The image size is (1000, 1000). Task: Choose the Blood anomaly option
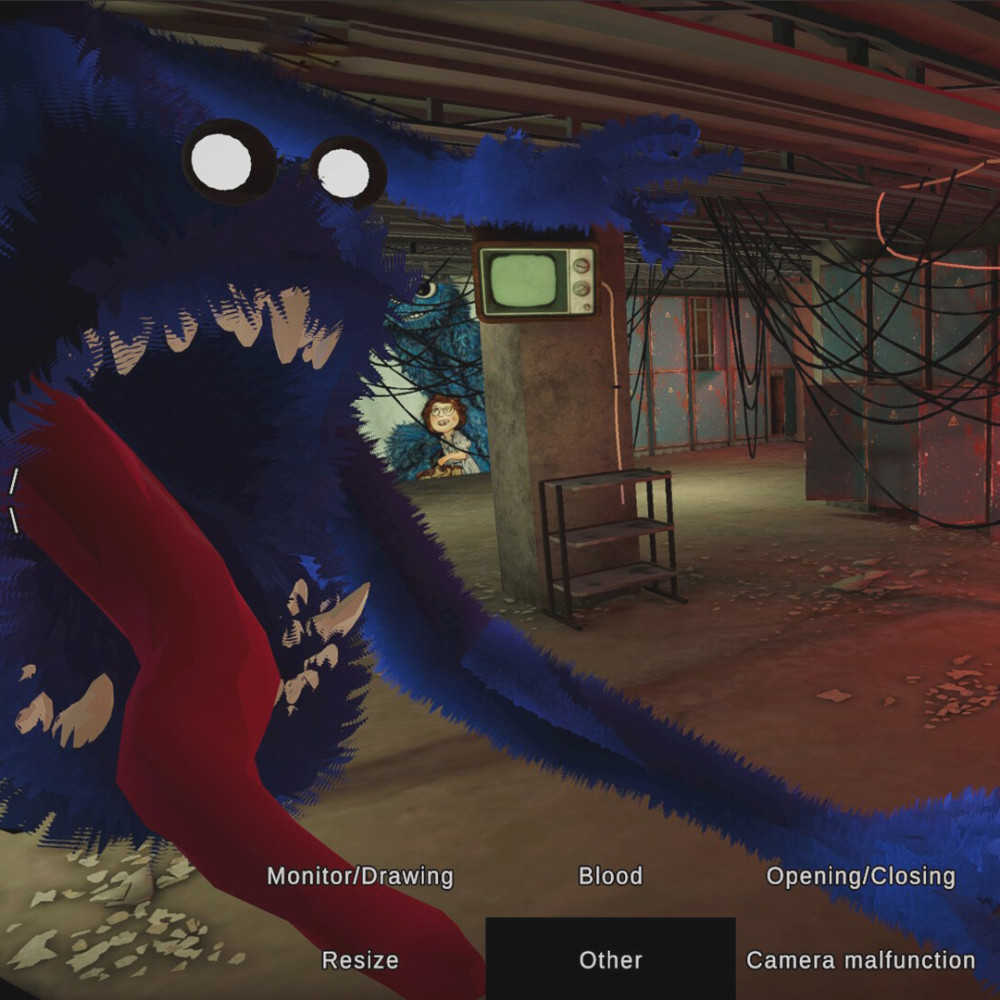click(x=610, y=877)
